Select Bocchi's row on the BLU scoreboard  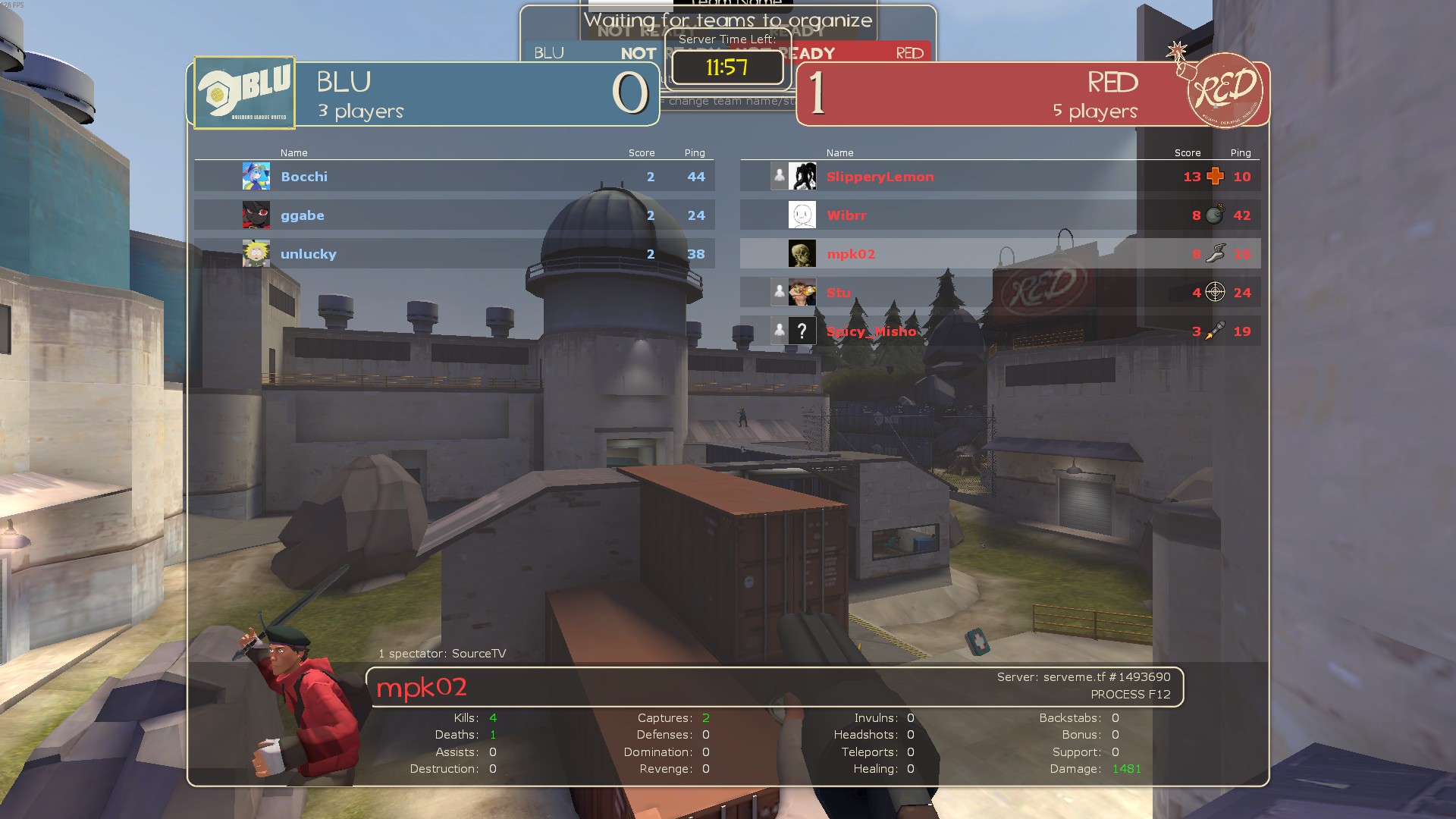[x=455, y=177]
